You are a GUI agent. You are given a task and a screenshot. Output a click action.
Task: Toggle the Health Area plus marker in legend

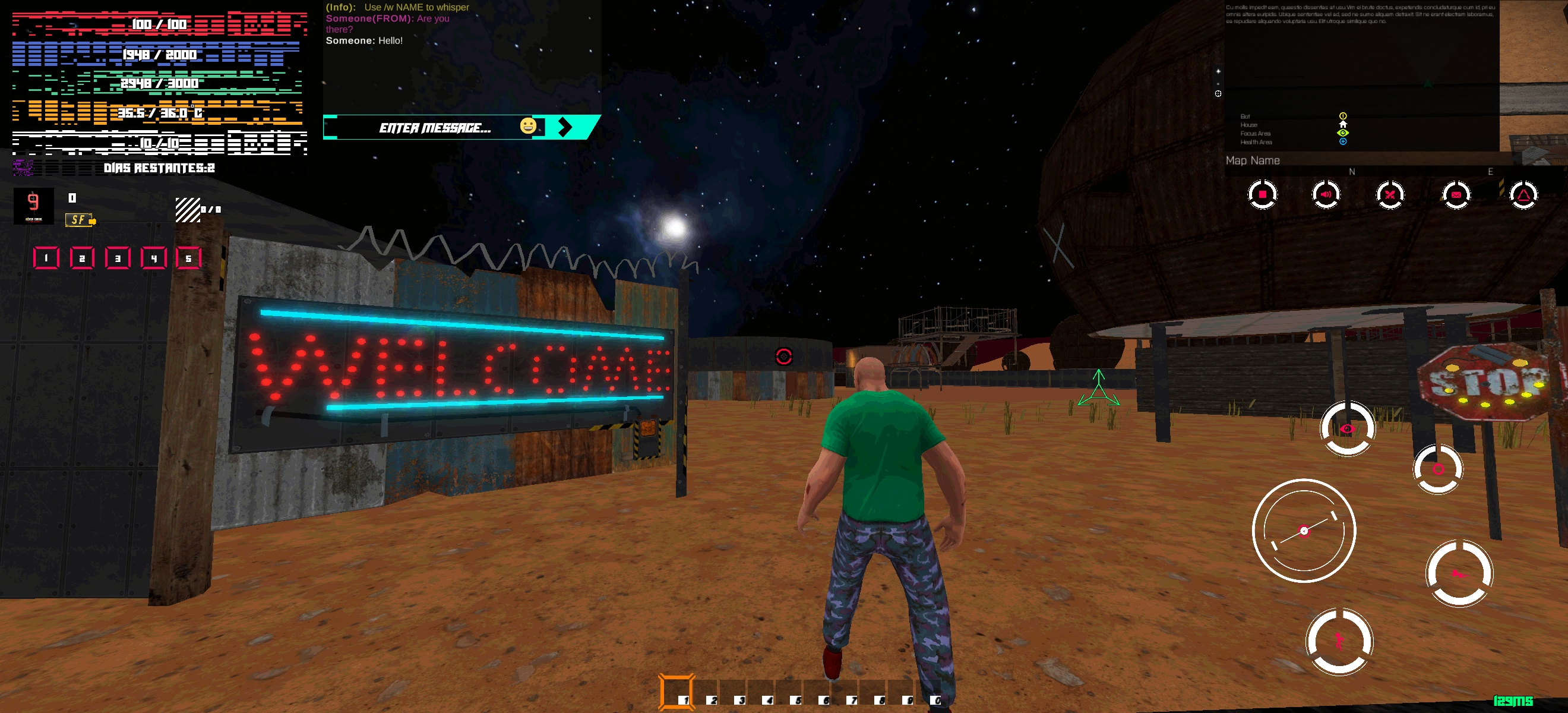pos(1343,142)
